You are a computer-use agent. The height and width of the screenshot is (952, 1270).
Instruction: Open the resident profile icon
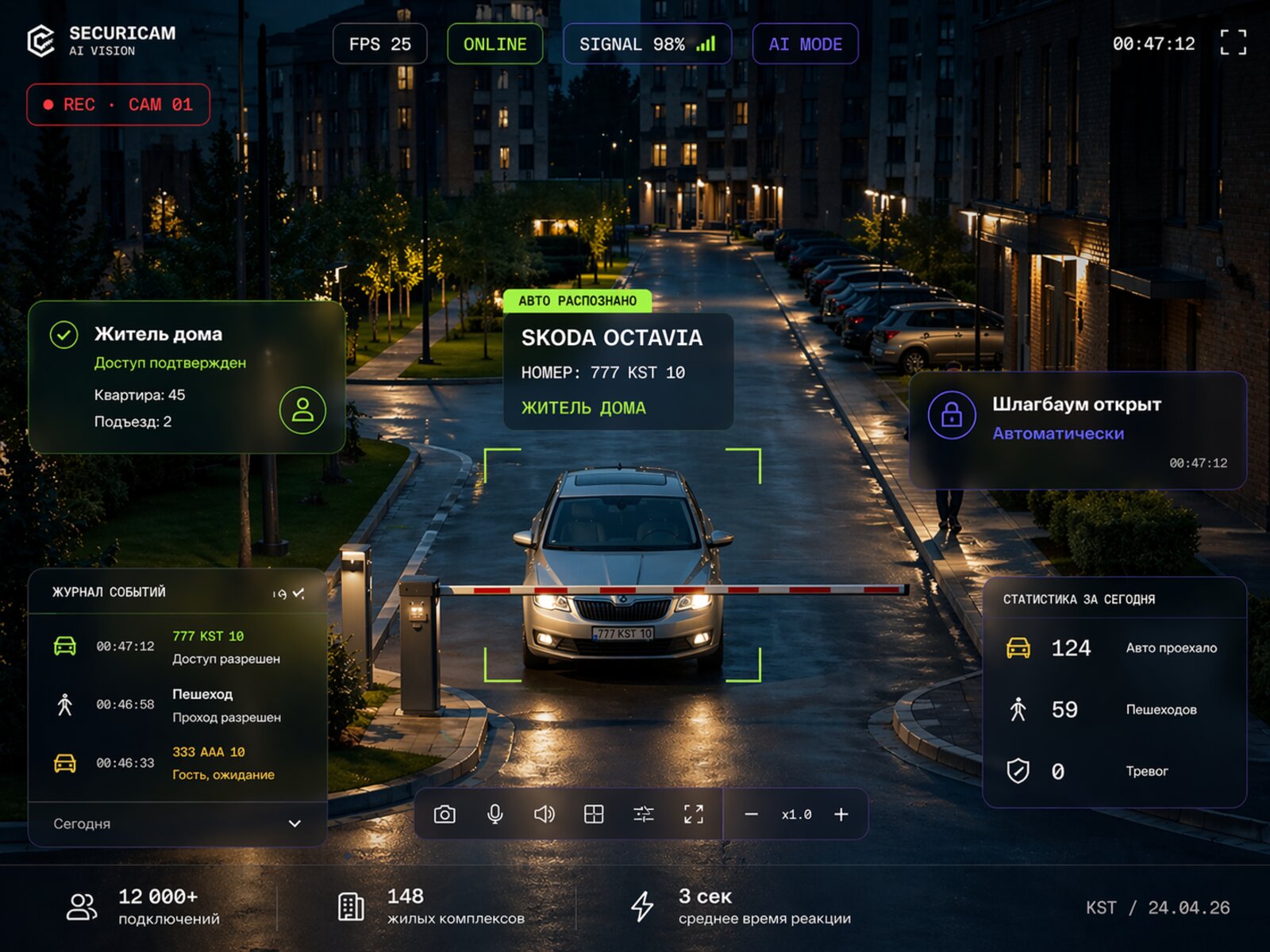pos(302,410)
